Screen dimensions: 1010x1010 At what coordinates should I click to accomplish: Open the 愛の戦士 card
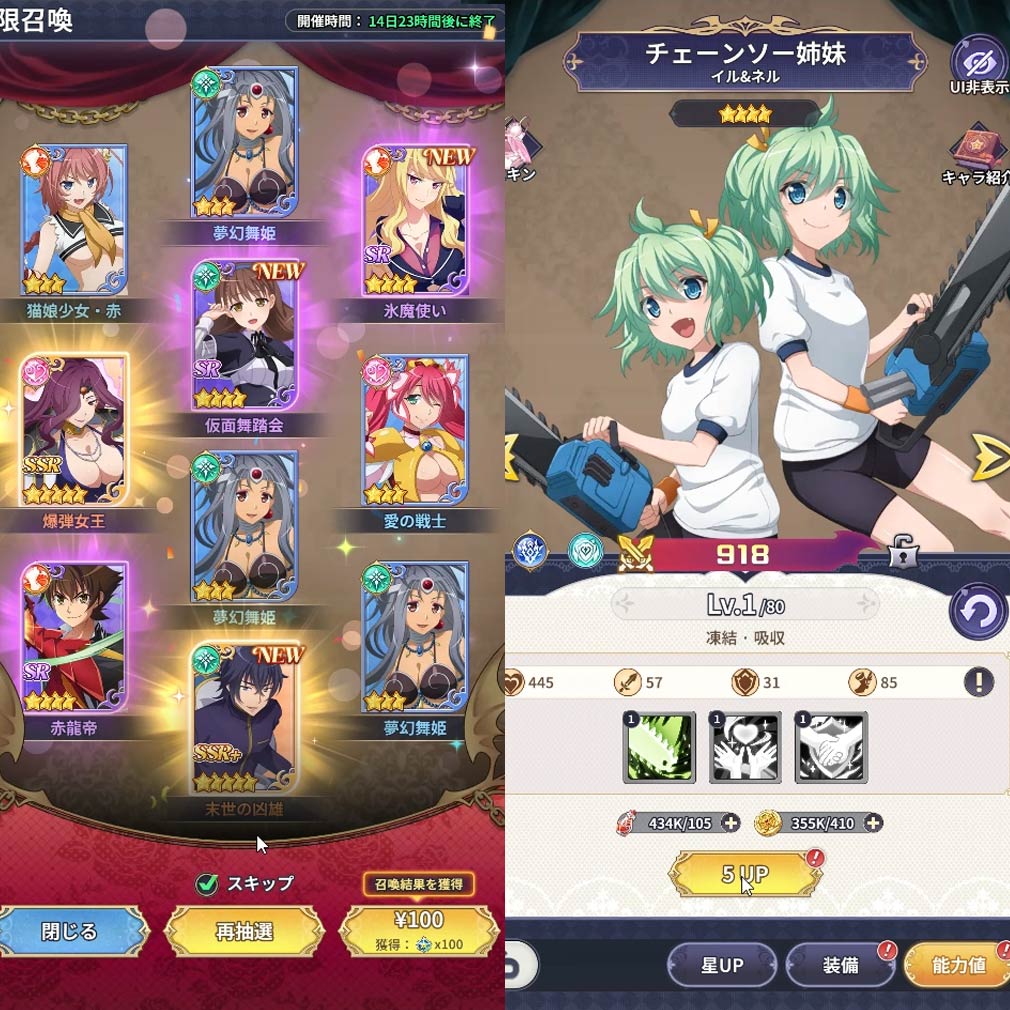tap(416, 430)
